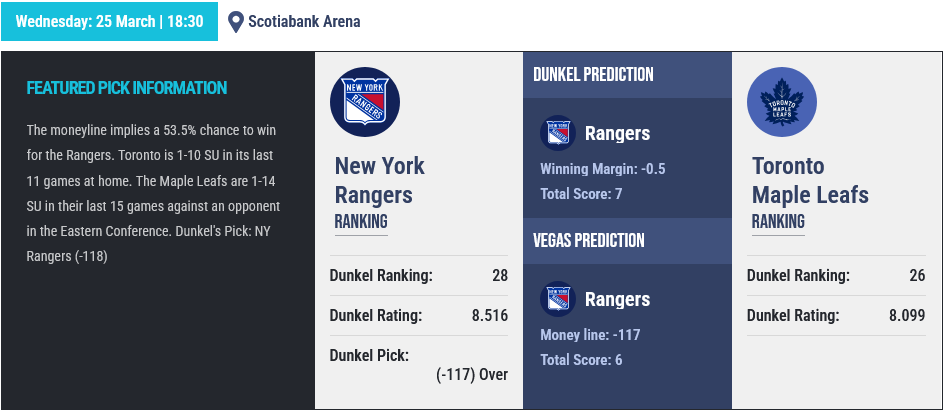Click the large New York Rangers logo
The image size is (944, 419).
(365, 102)
